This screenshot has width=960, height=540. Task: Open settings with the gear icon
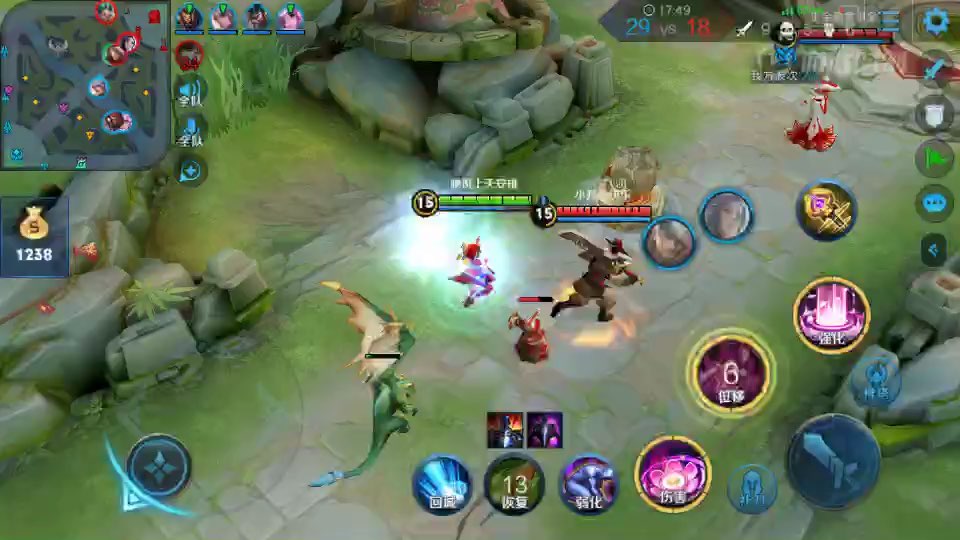click(936, 21)
